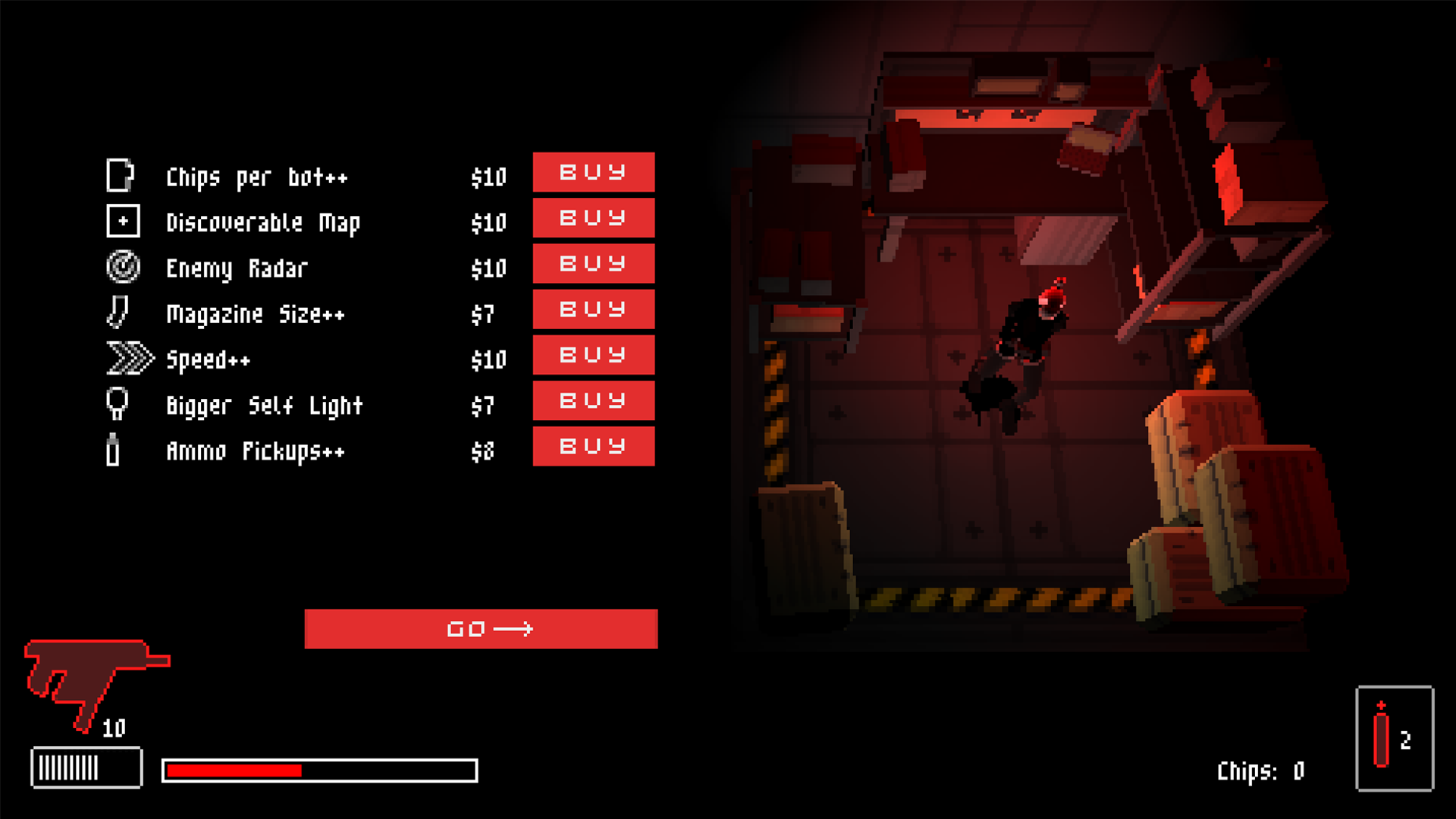Click the GO arrow button

pyautogui.click(x=481, y=629)
